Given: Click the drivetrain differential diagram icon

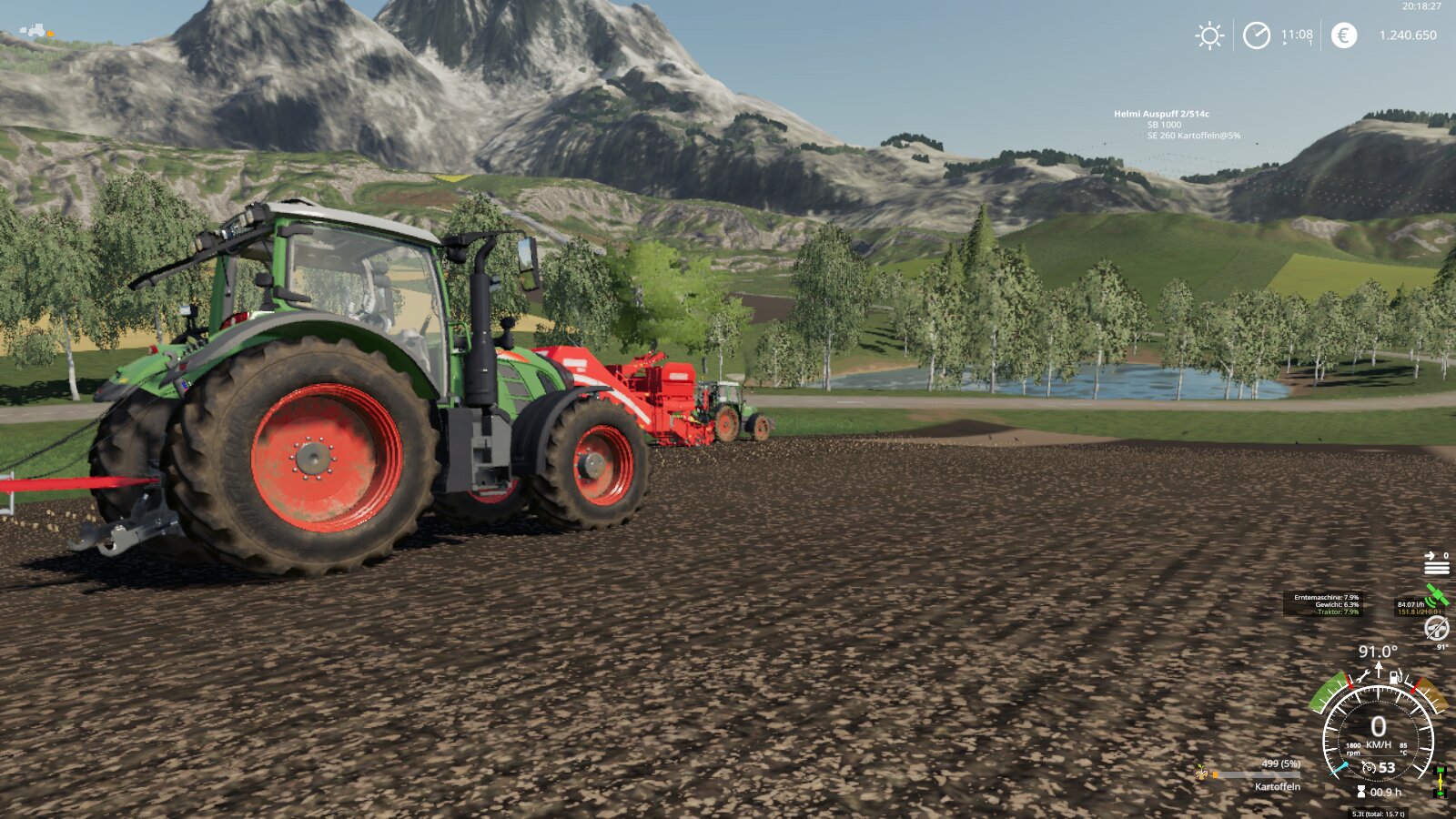Looking at the screenshot, I should coord(1441,782).
